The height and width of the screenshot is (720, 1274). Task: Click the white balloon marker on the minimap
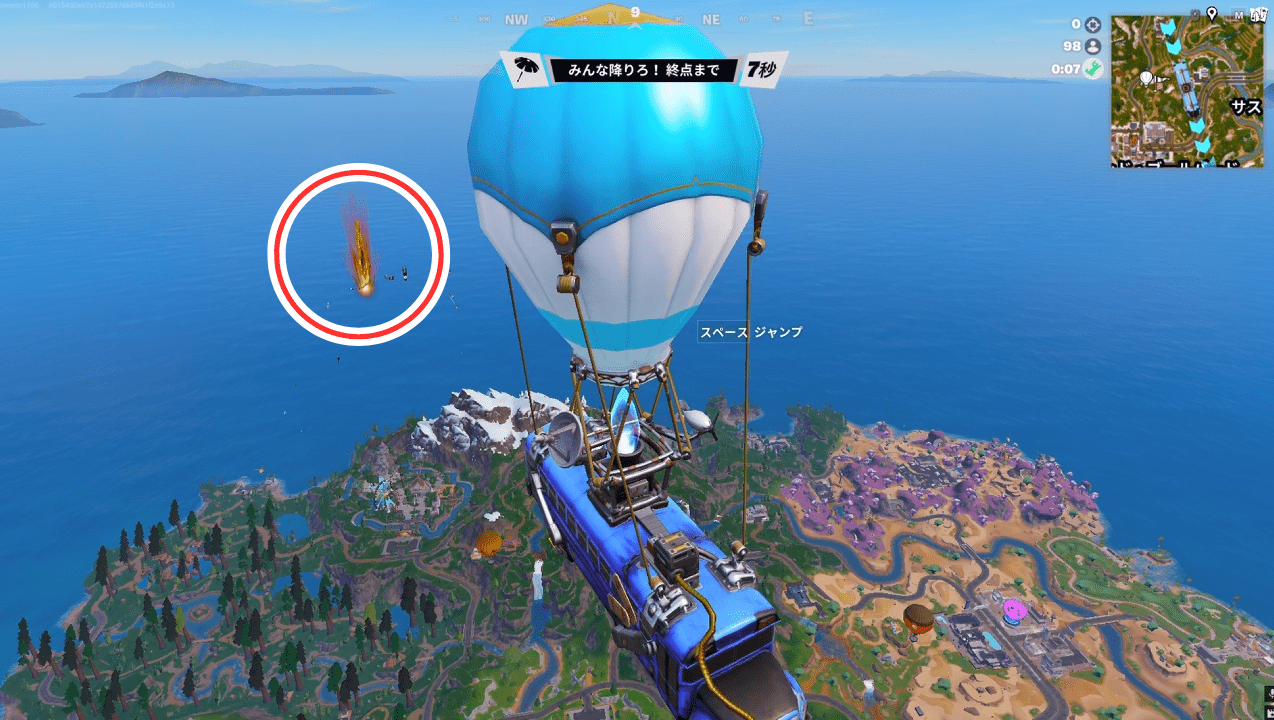pyautogui.click(x=1148, y=77)
